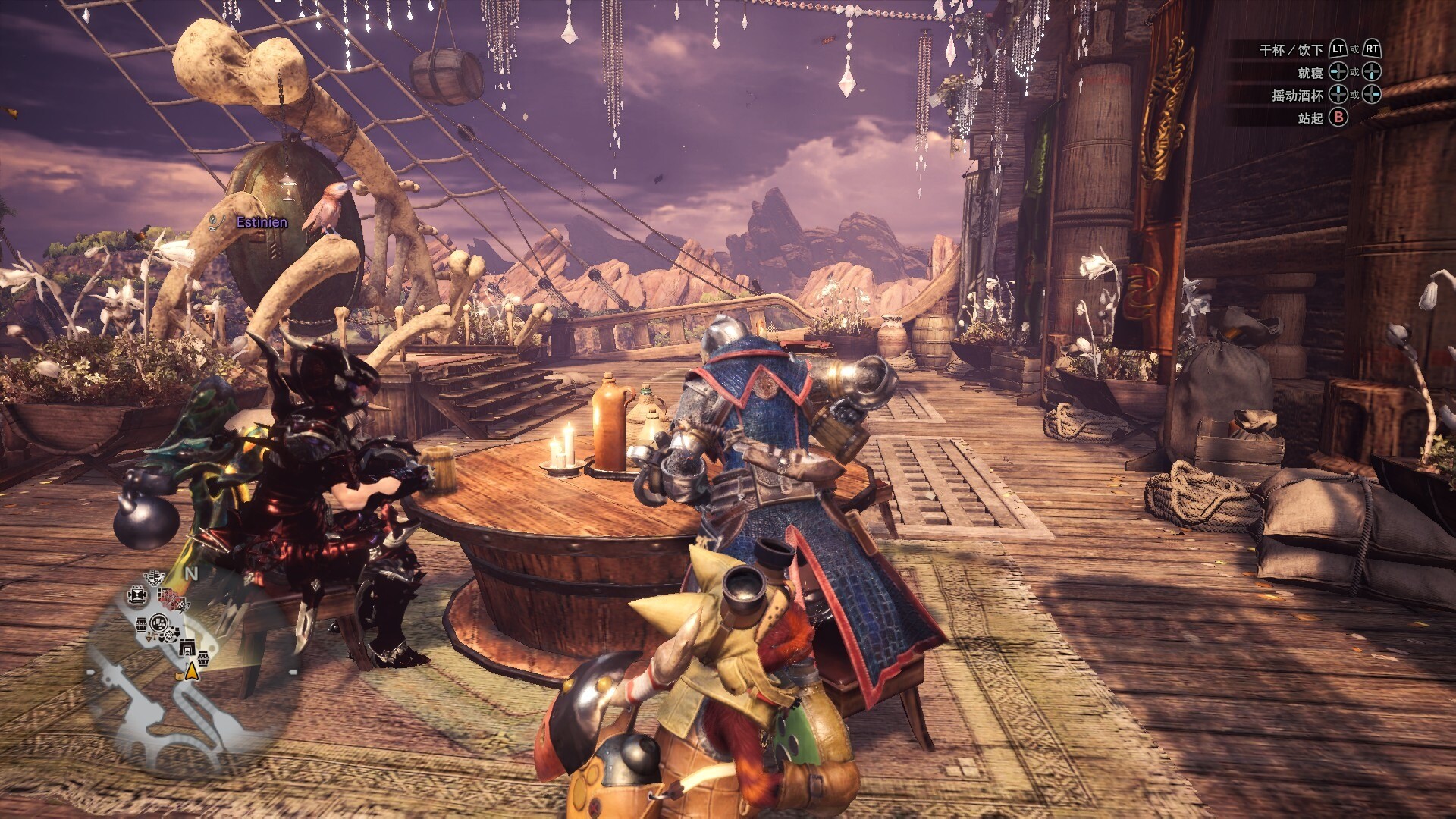Select the Estinien player name tag
This screenshot has height=819, width=1456.
(x=262, y=222)
